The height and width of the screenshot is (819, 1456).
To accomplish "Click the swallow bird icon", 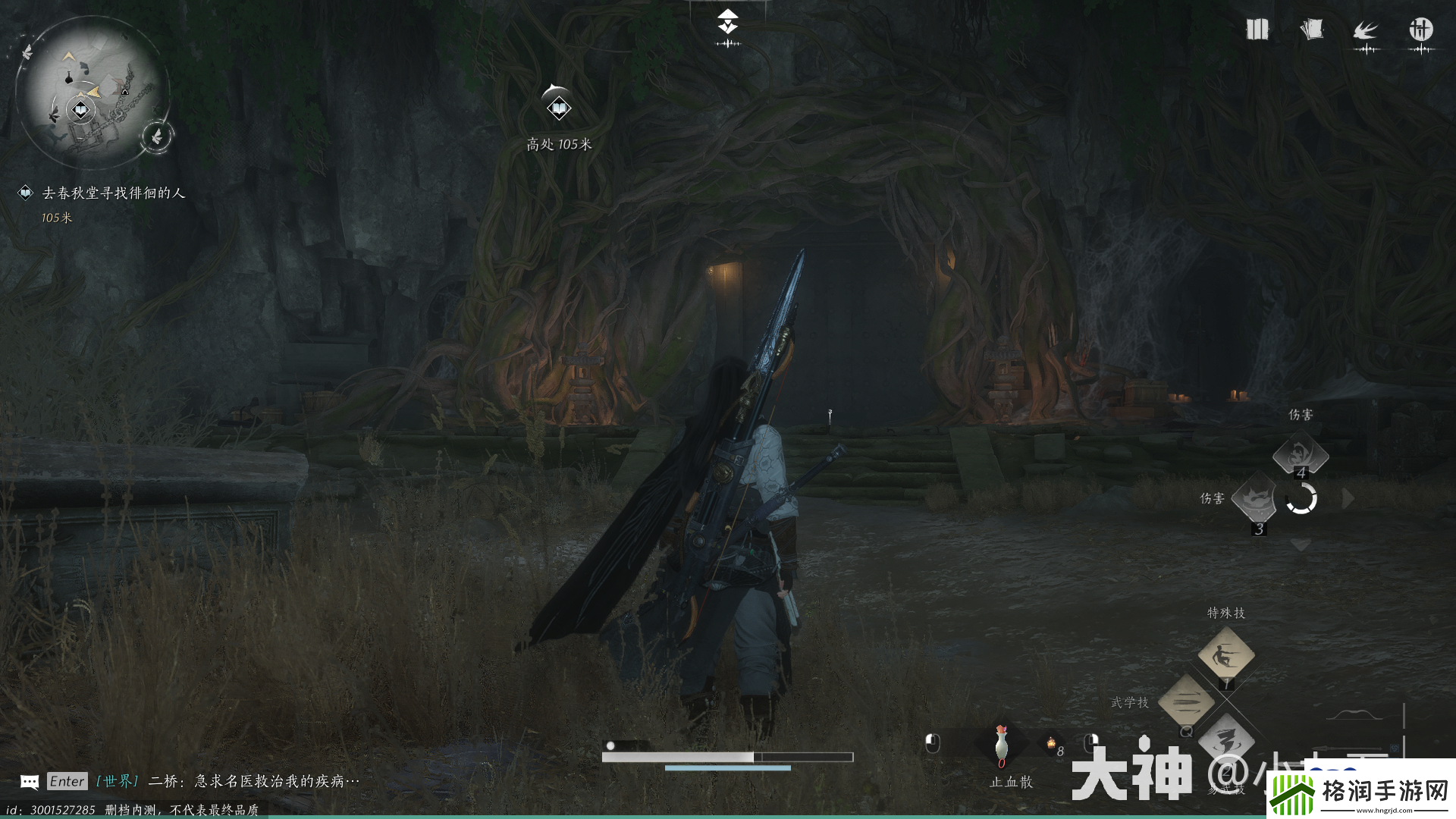I will pos(1366,32).
